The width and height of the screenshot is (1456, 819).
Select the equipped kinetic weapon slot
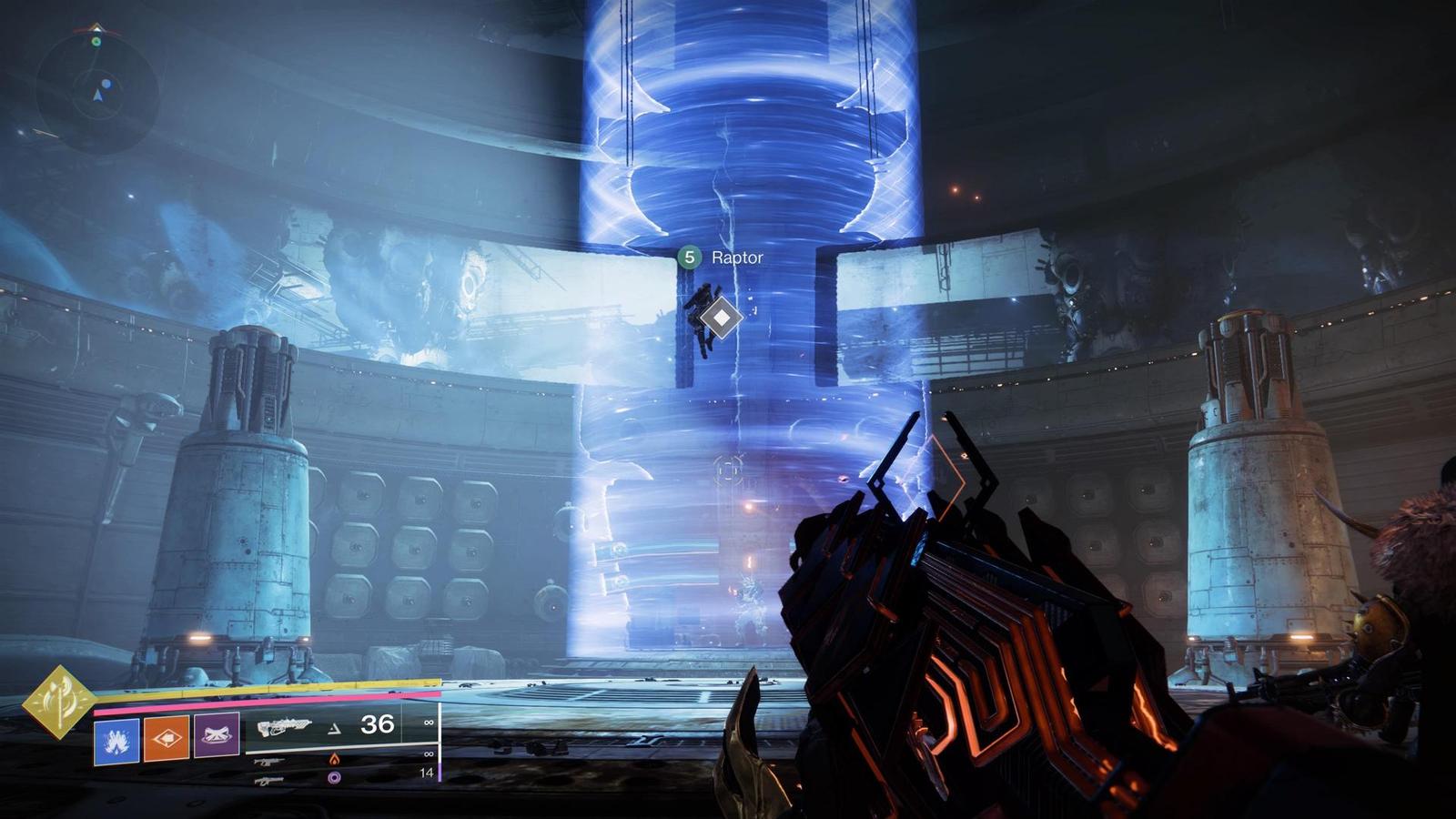(284, 726)
